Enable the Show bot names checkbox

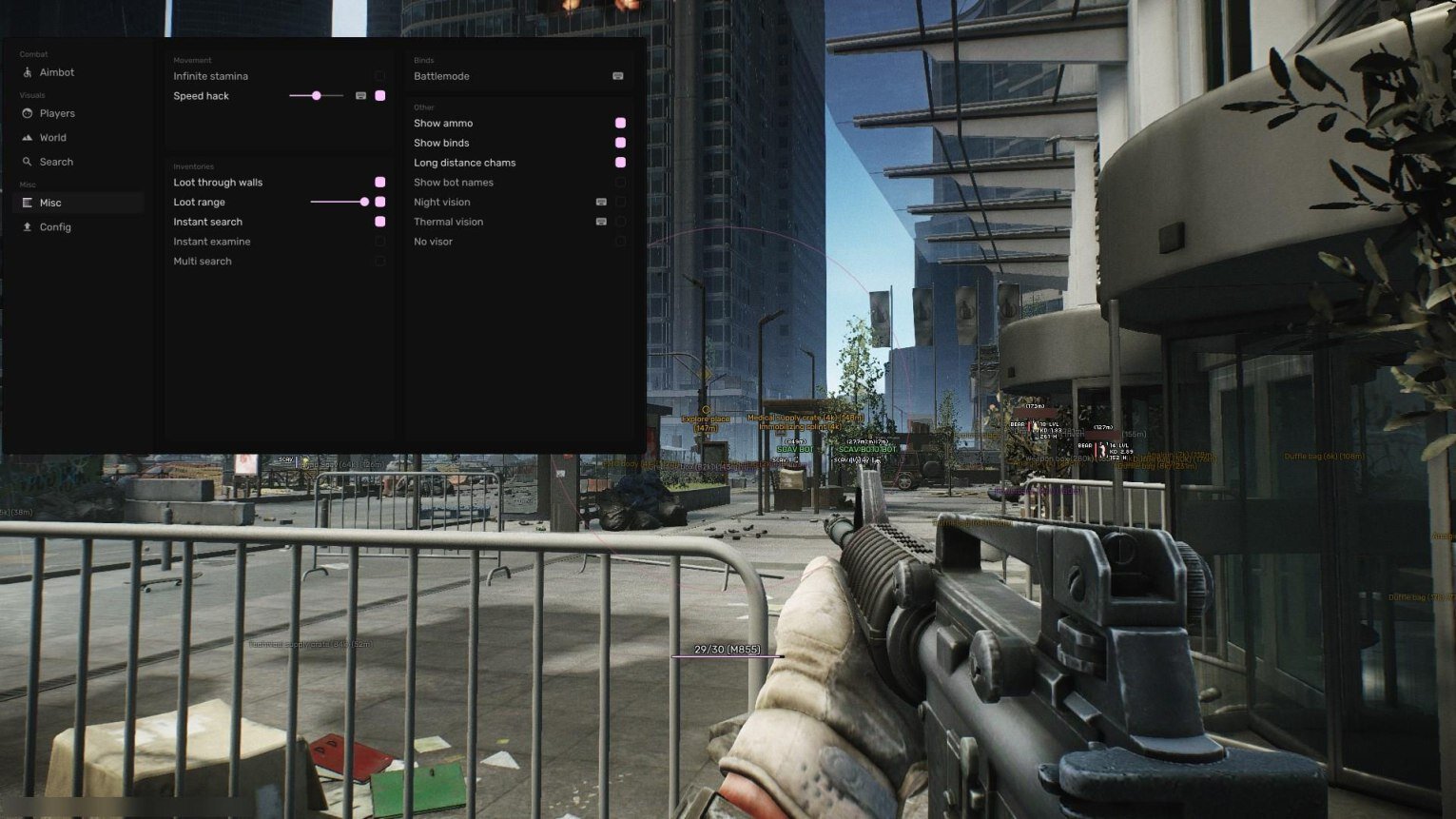coord(620,183)
